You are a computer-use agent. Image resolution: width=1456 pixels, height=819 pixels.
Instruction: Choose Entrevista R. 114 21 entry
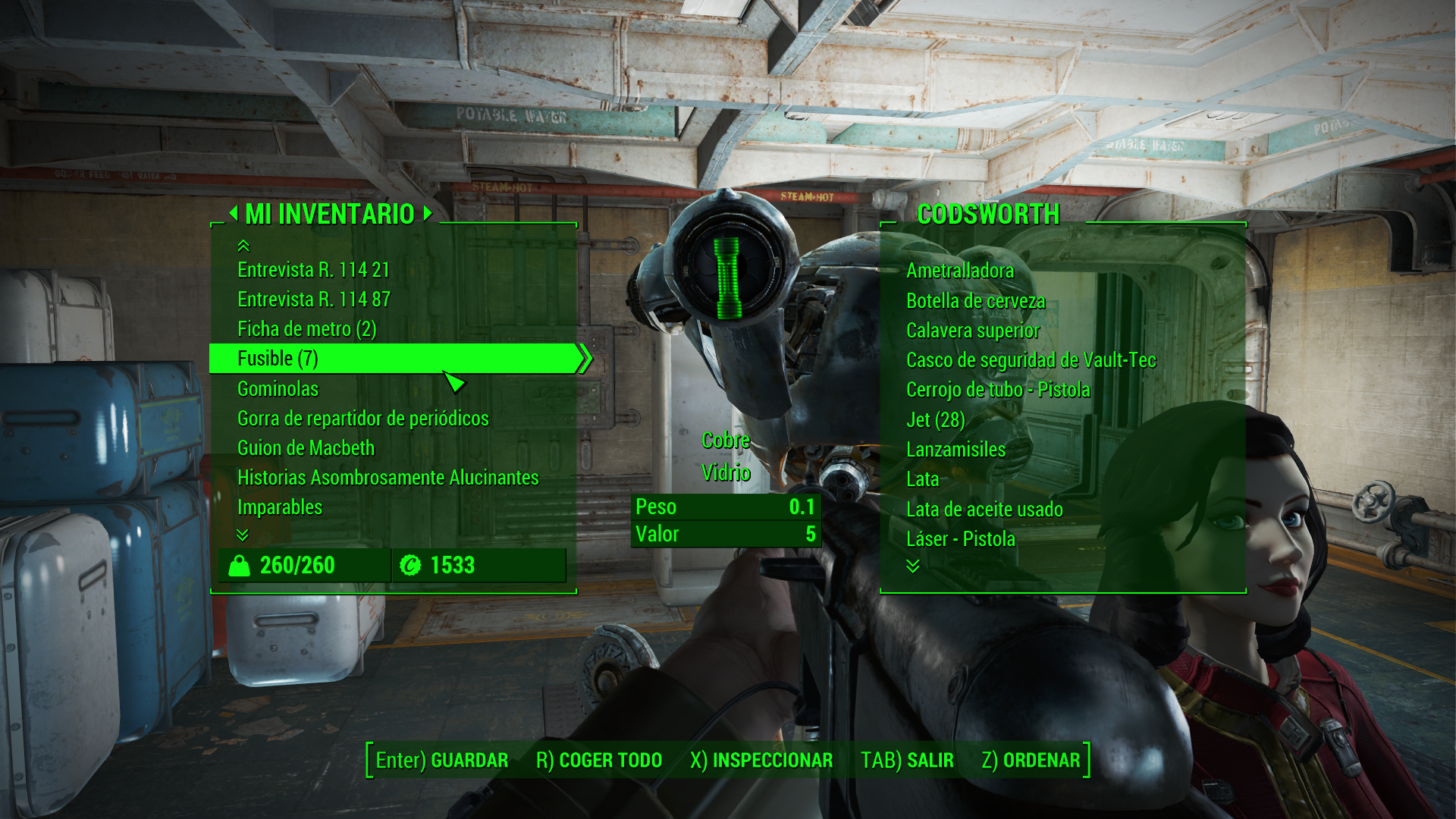(313, 270)
